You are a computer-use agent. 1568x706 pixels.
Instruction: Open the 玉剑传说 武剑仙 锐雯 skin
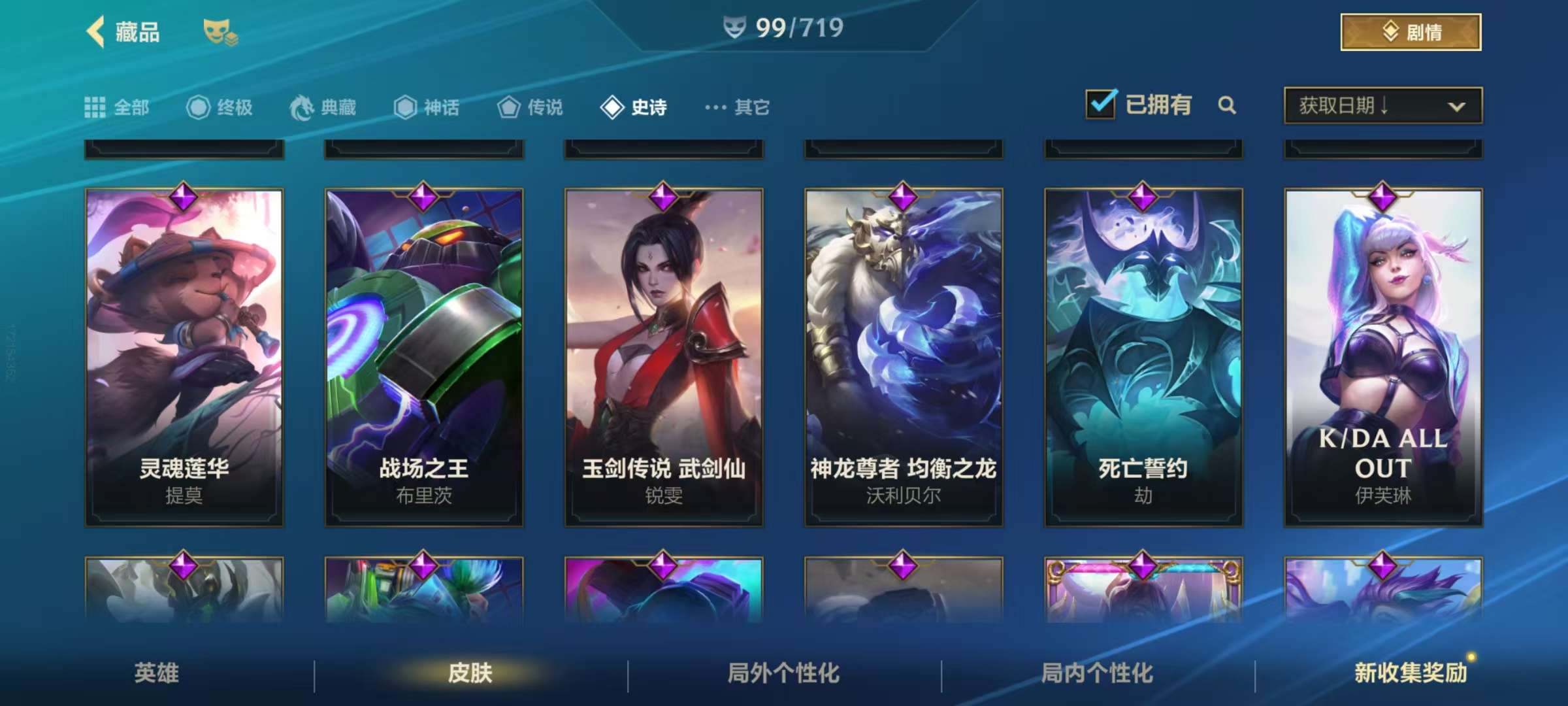click(664, 357)
